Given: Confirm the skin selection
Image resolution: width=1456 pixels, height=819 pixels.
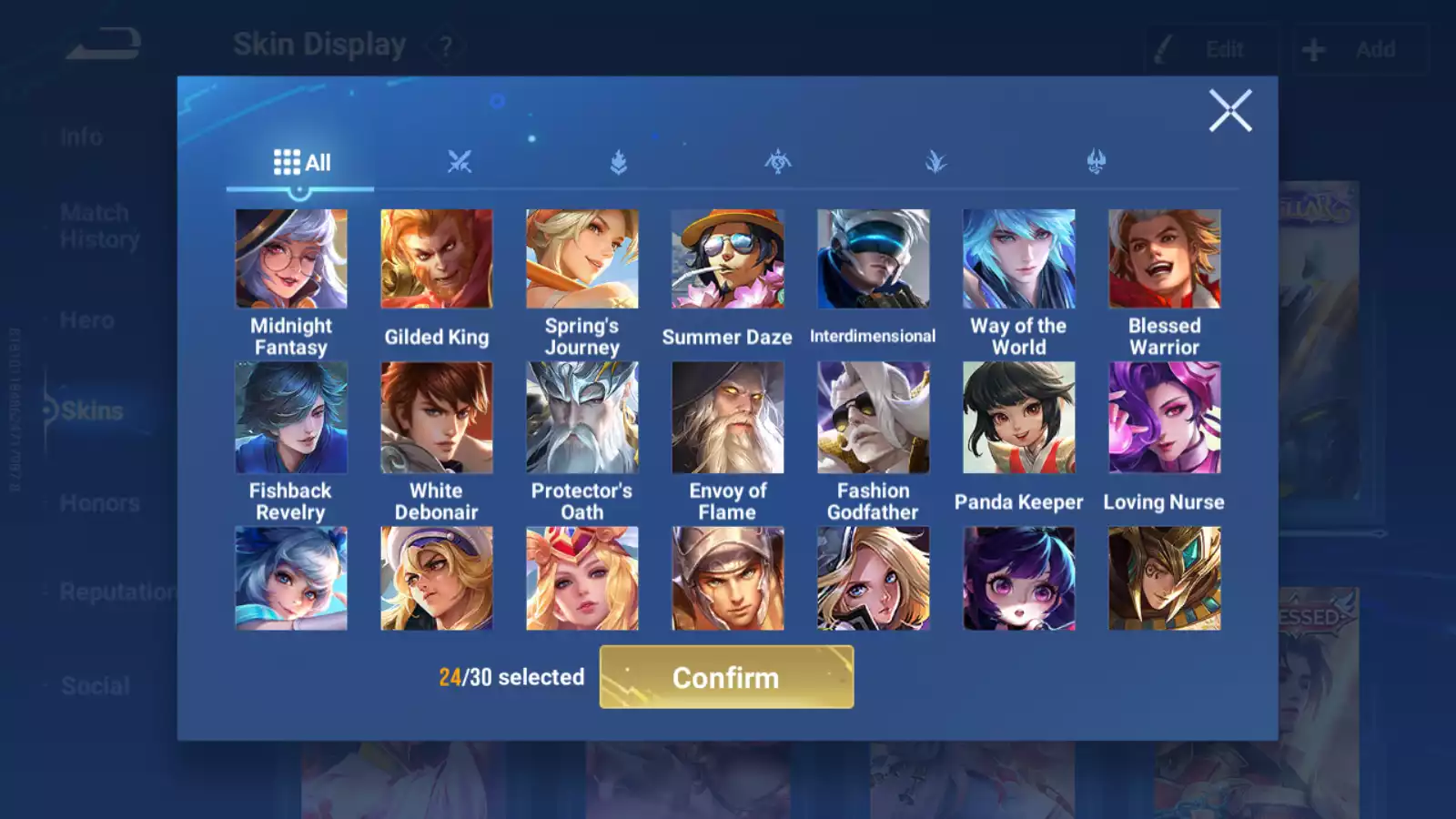Looking at the screenshot, I should click(x=726, y=677).
